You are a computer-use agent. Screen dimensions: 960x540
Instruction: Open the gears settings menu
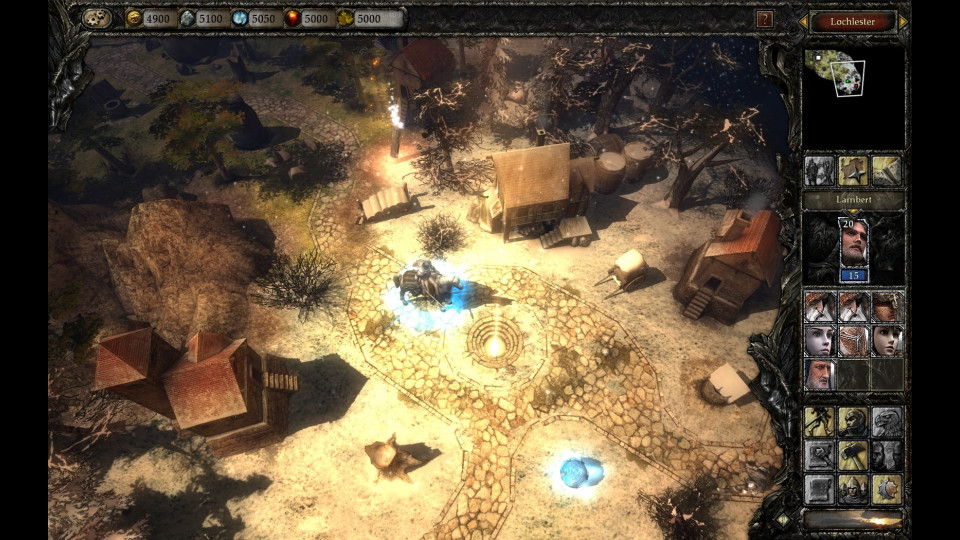97,18
